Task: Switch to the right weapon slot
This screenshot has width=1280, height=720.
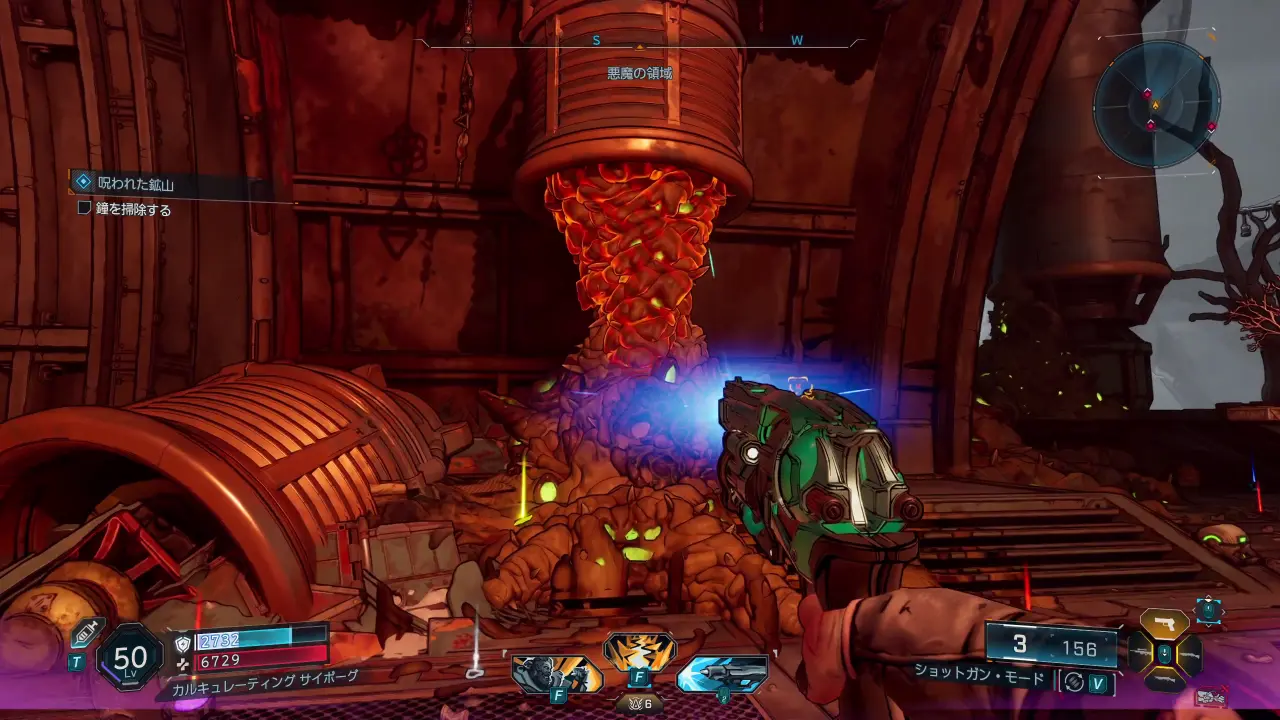Action: tap(1191, 653)
